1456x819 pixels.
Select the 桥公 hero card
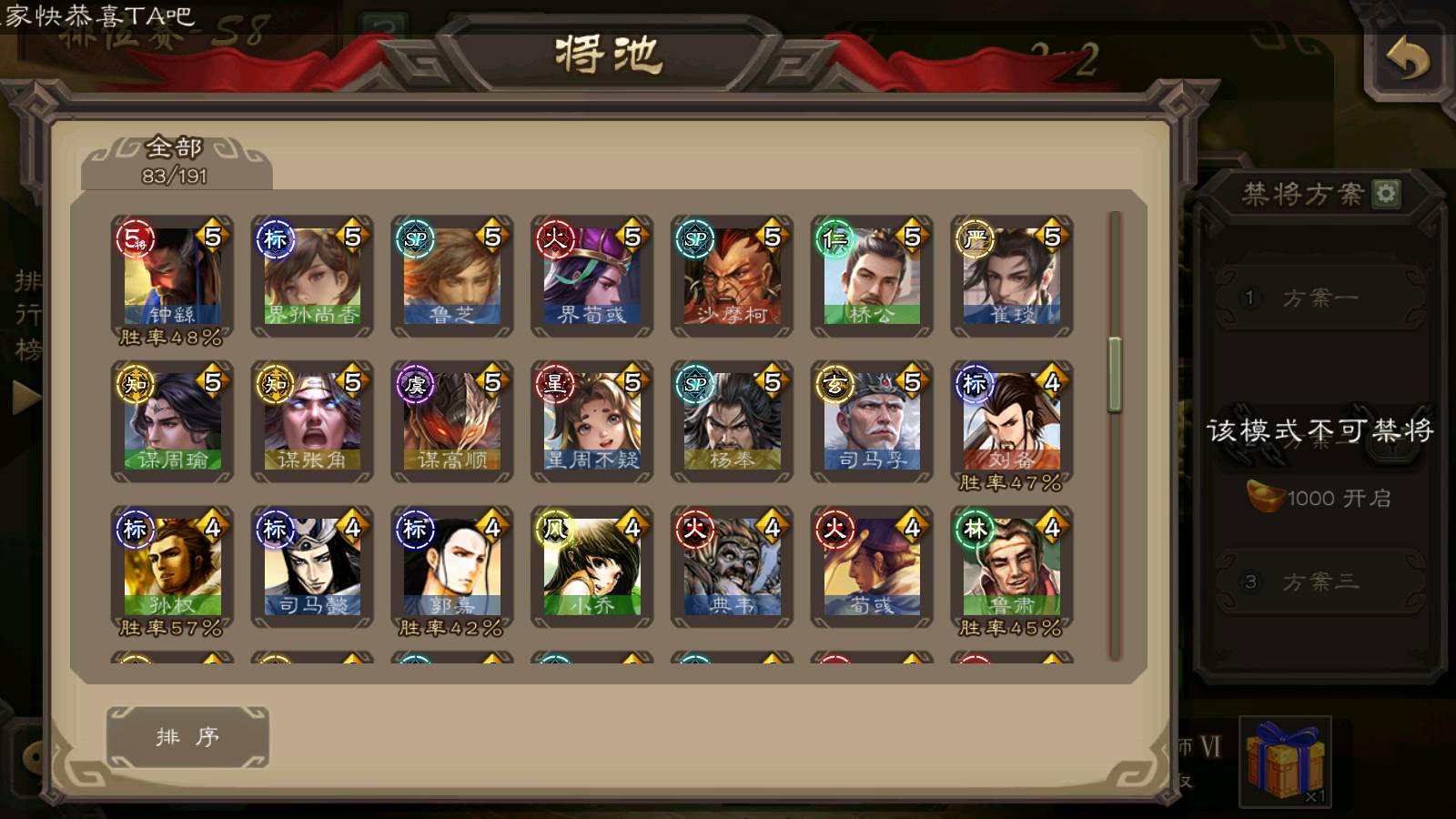[x=872, y=276]
